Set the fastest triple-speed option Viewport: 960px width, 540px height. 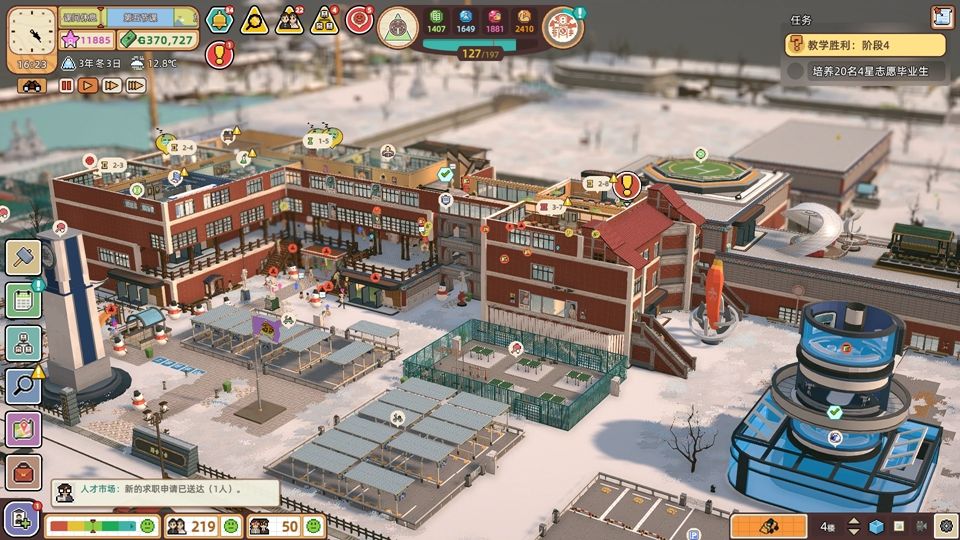click(x=137, y=86)
